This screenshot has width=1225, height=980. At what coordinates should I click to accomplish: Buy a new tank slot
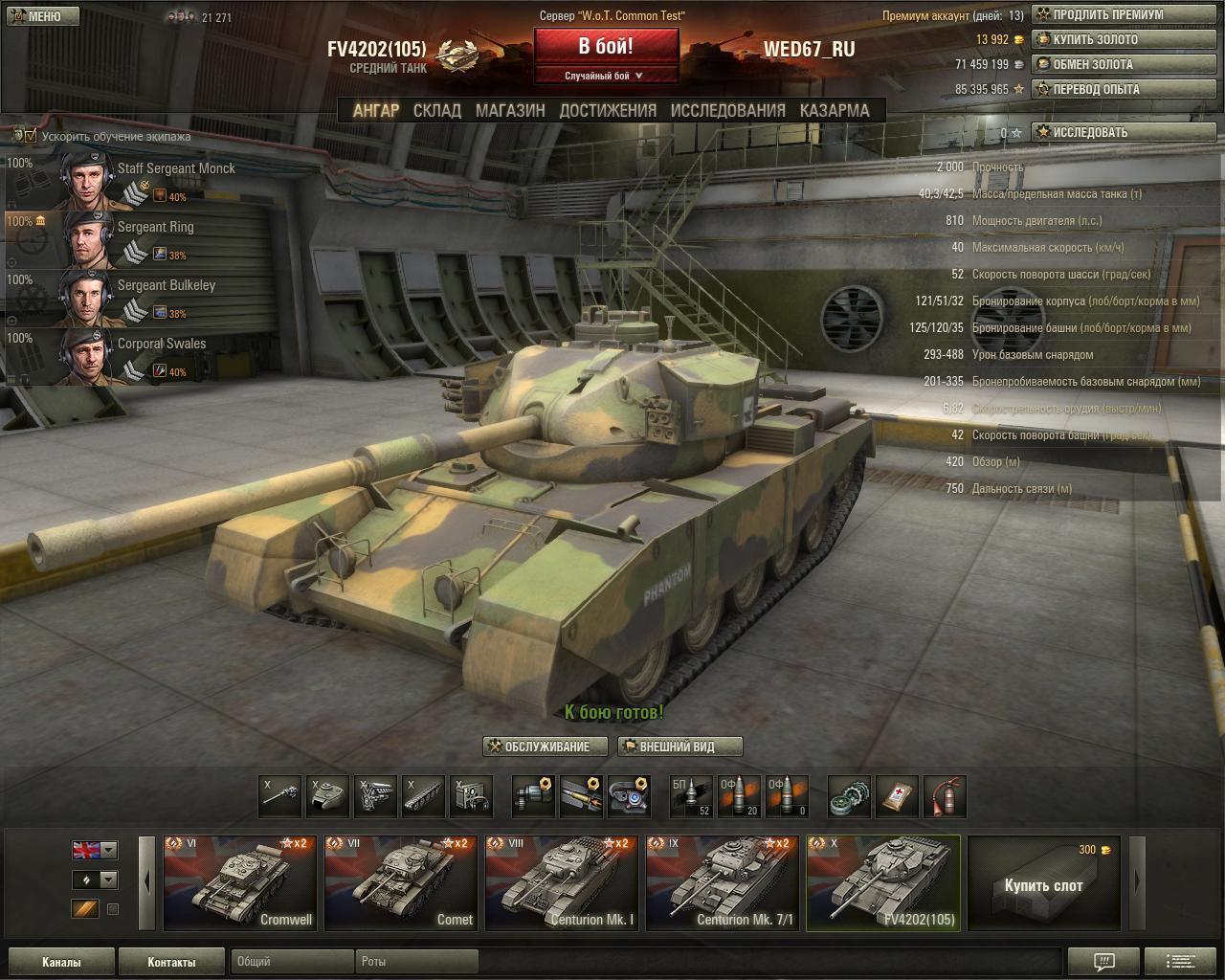click(x=1043, y=882)
